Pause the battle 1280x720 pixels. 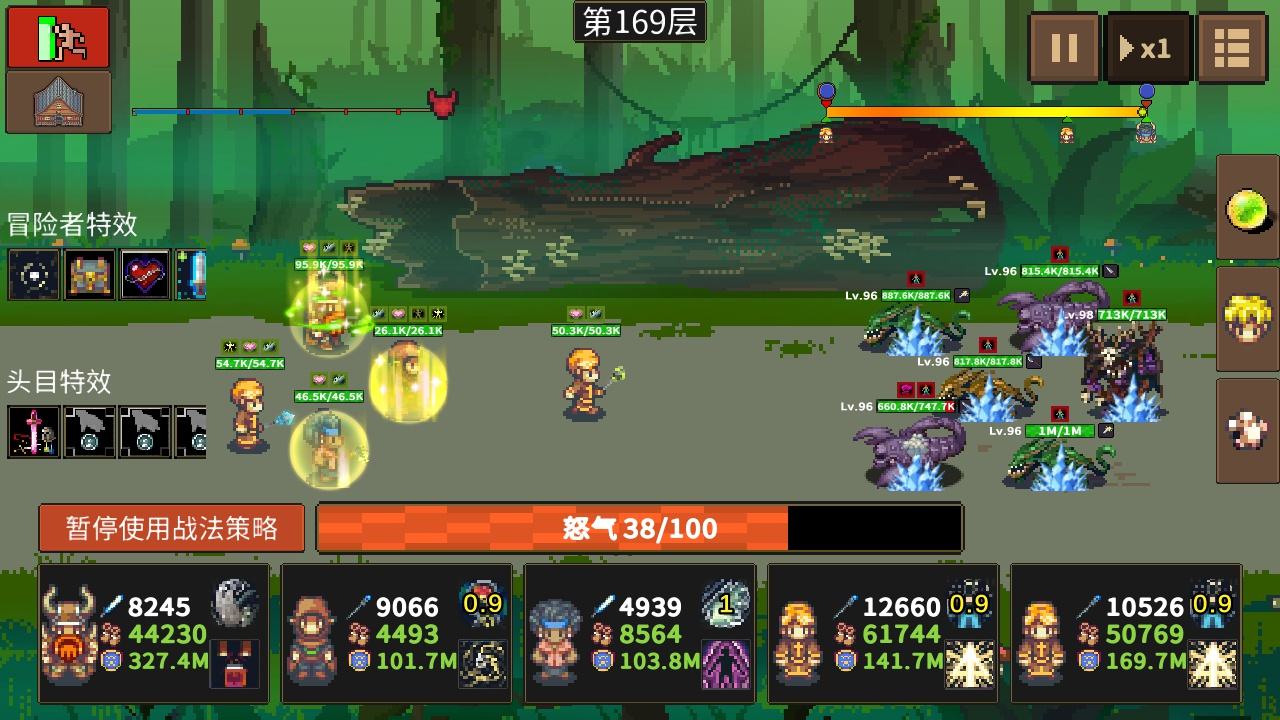click(x=1064, y=47)
